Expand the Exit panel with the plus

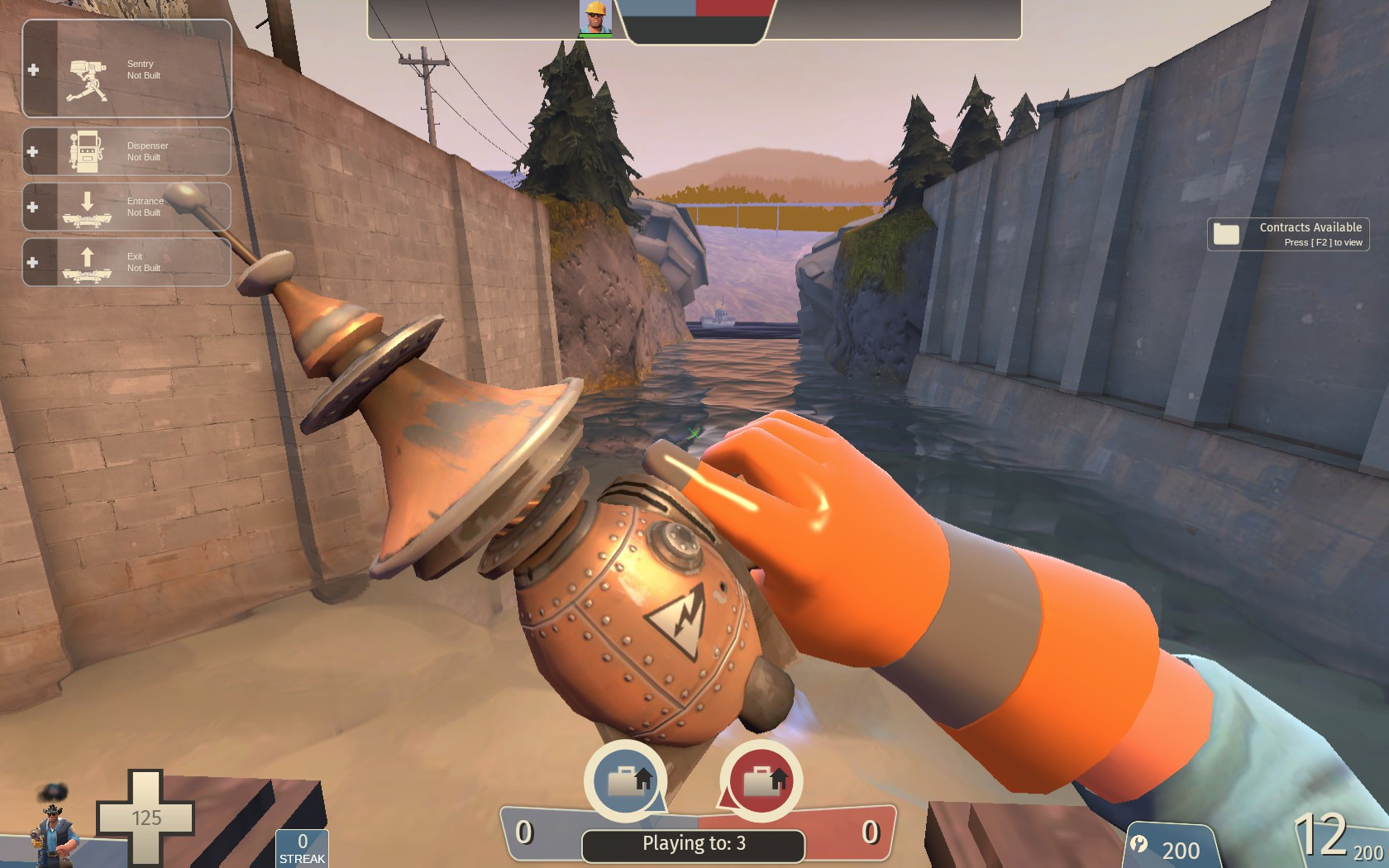[x=33, y=263]
